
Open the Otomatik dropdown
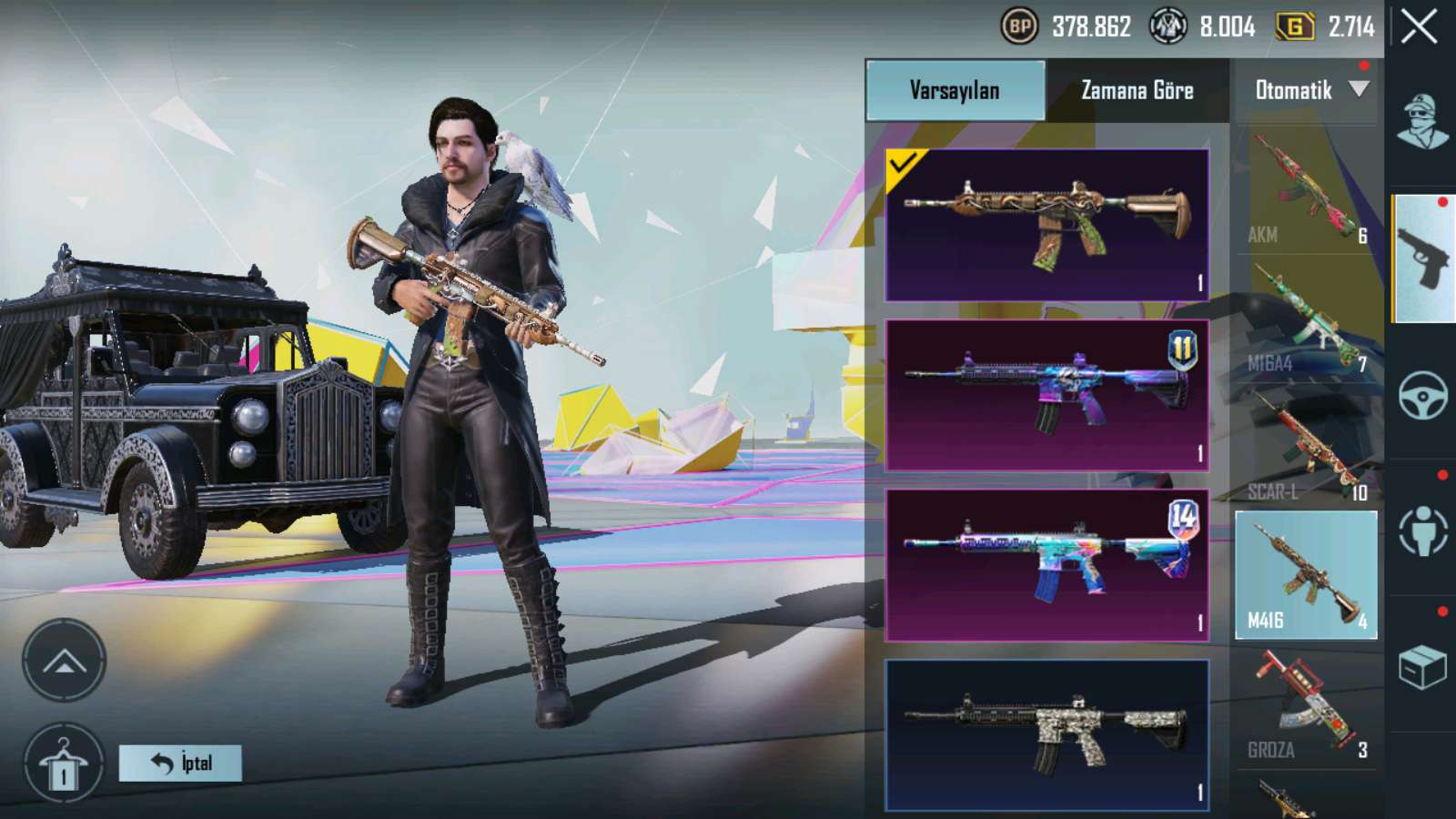click(x=1309, y=90)
